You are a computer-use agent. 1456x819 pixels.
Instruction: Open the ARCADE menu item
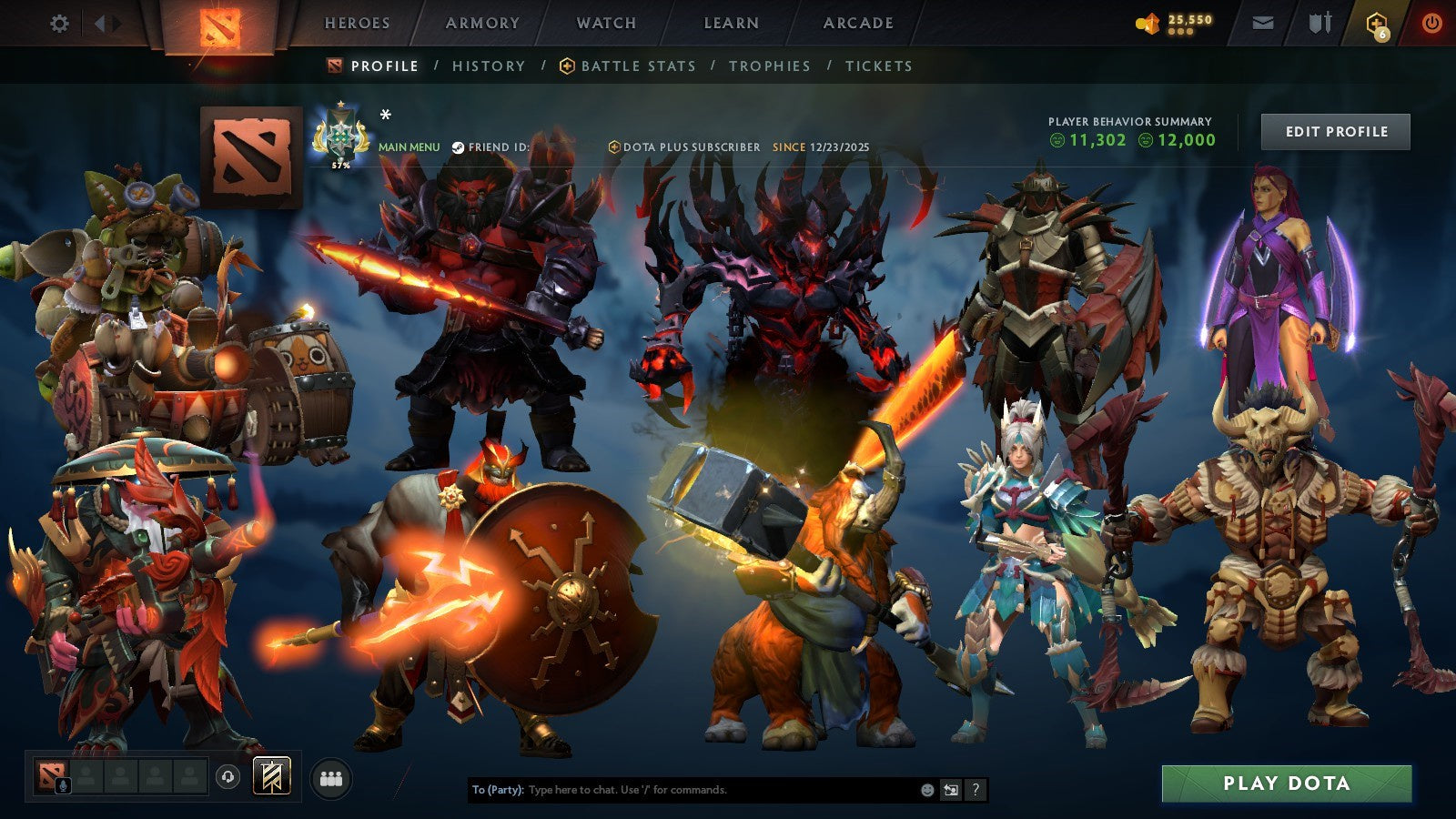pos(857,24)
